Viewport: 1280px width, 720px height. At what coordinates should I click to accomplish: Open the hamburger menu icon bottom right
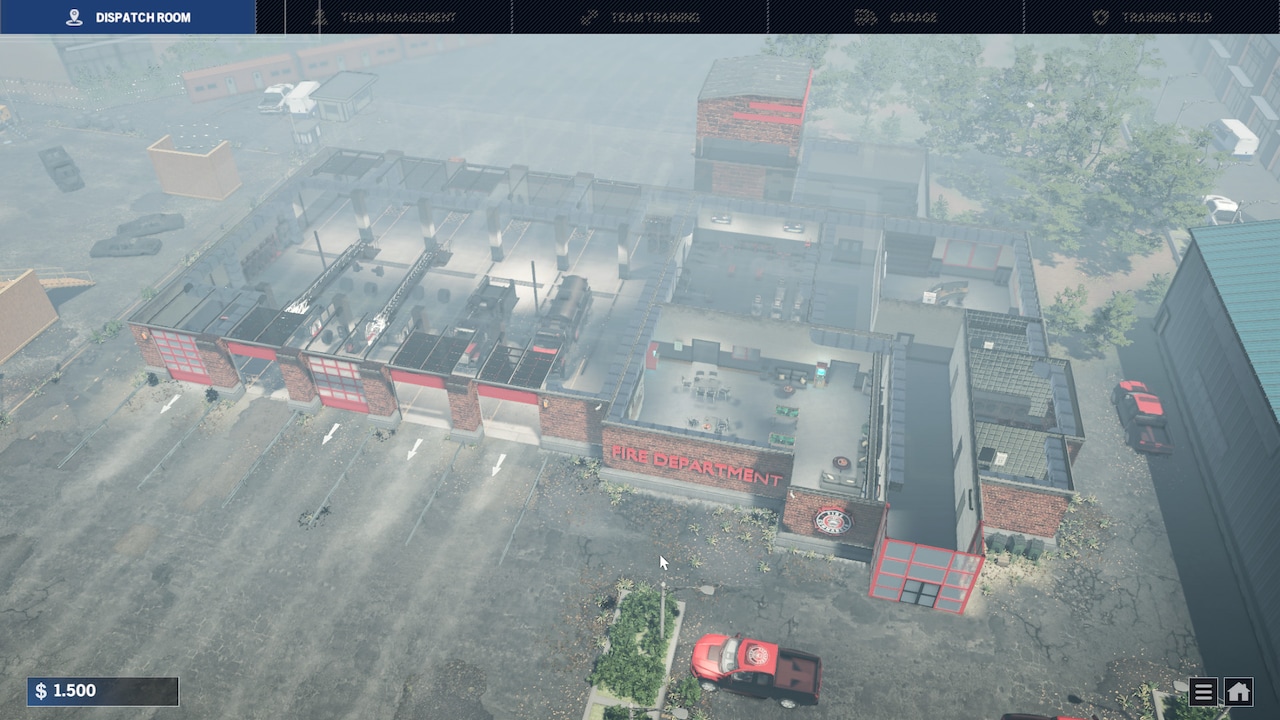(1202, 691)
